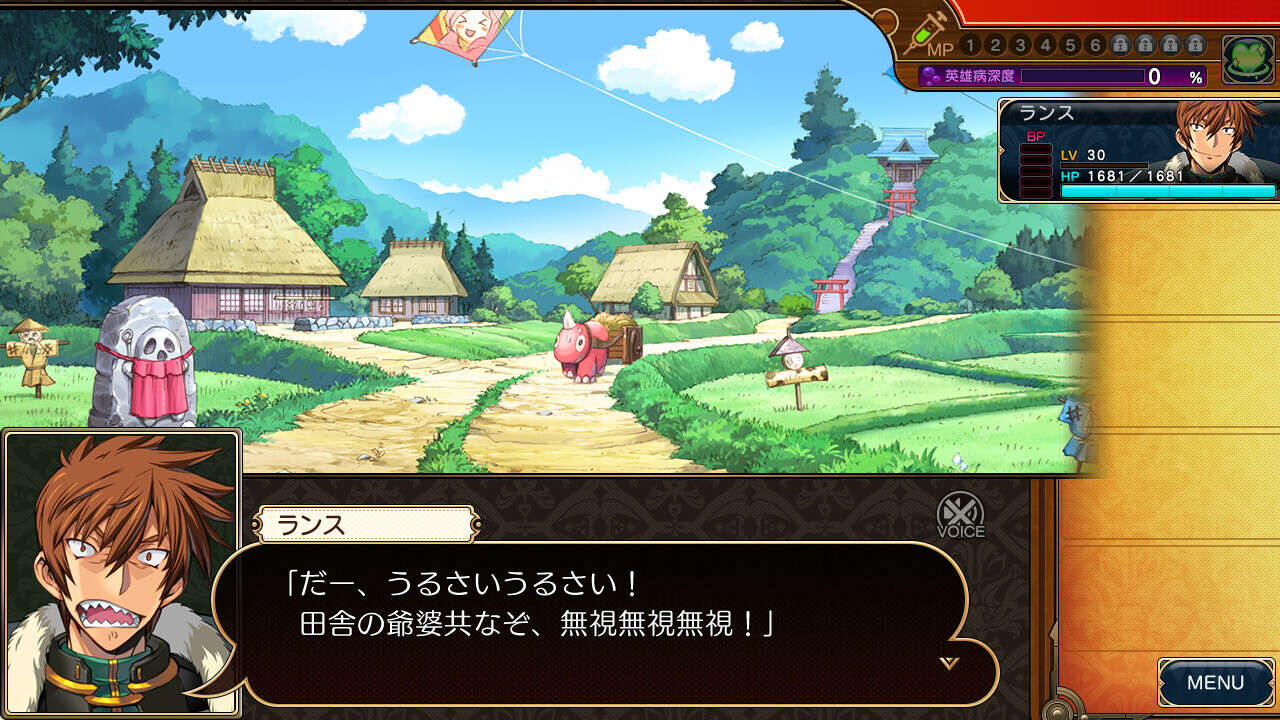This screenshot has height=720, width=1280.
Task: Click the purple bubbles icon beside 英雄病深度 gauge
Action: tap(931, 75)
